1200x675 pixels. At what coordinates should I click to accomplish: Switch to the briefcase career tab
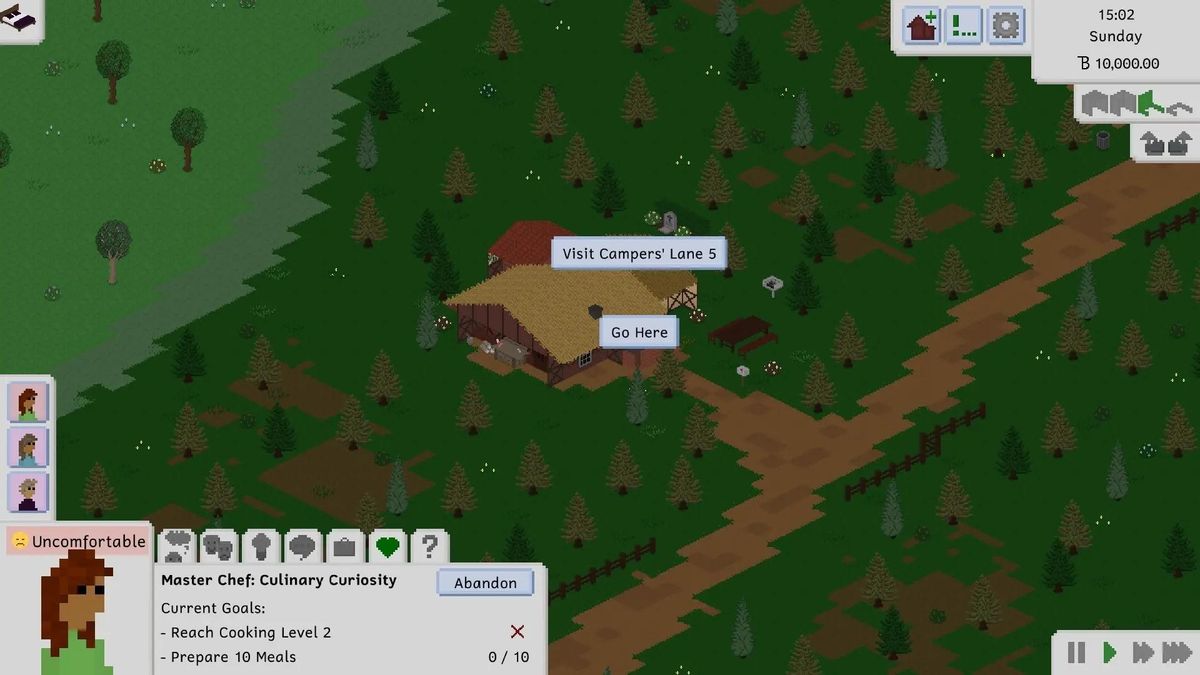[x=345, y=547]
